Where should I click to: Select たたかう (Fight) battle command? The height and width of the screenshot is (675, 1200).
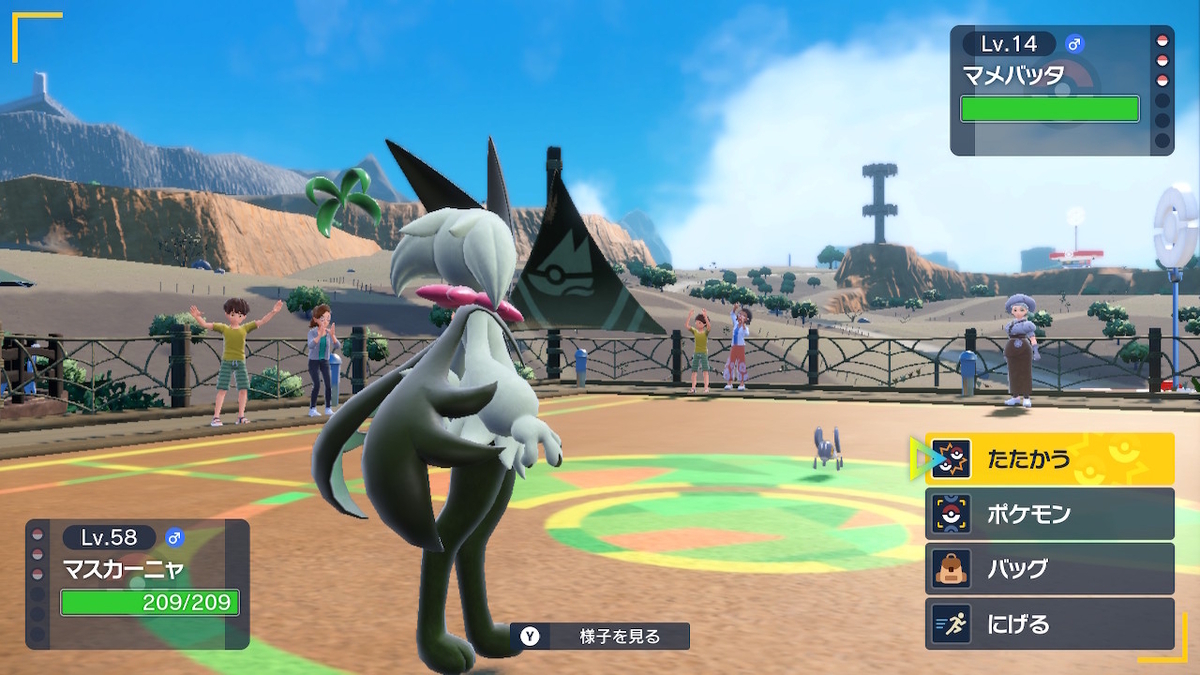click(1048, 459)
